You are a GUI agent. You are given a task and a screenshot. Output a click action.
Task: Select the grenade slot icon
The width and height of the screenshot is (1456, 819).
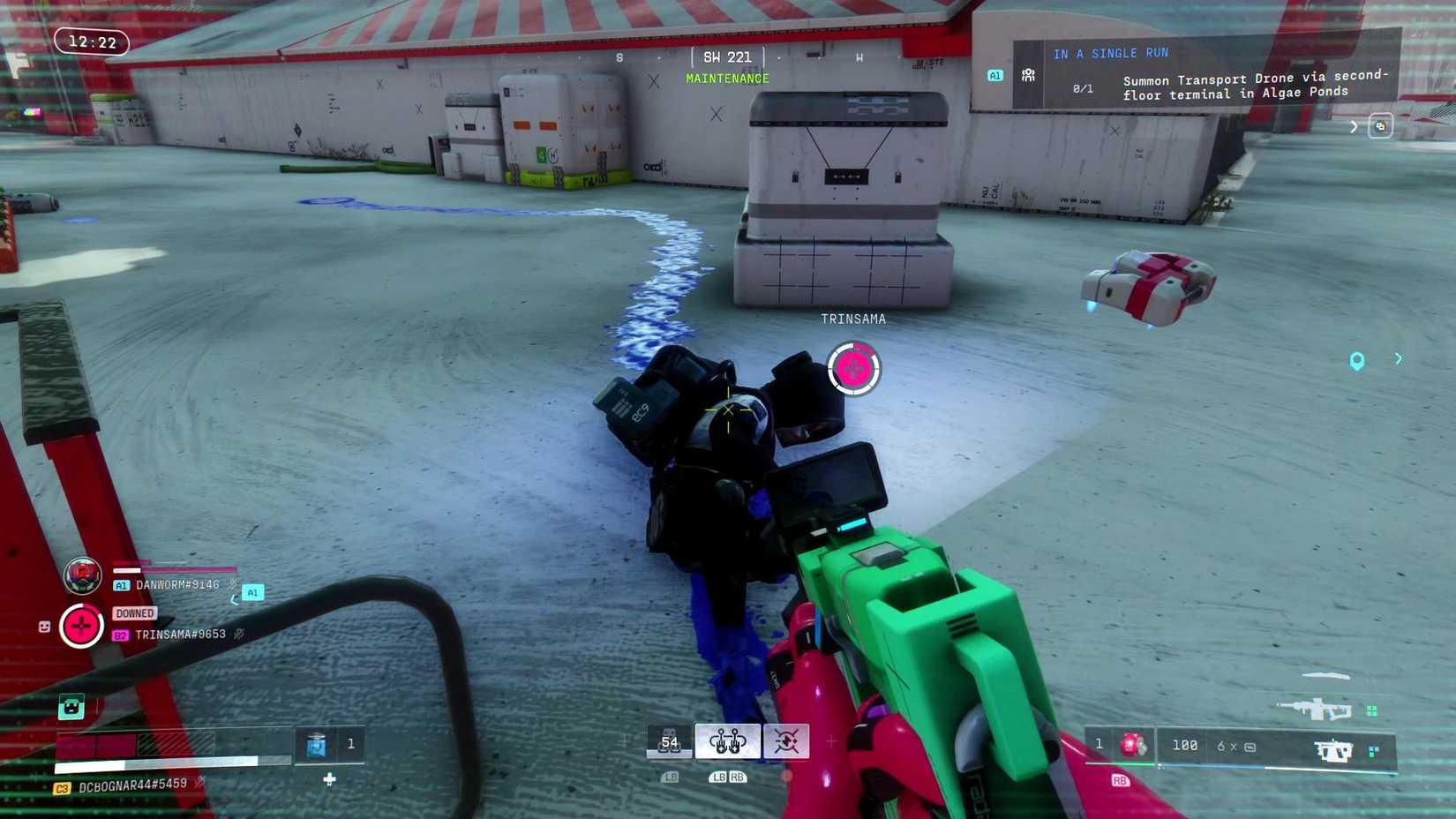click(x=669, y=742)
